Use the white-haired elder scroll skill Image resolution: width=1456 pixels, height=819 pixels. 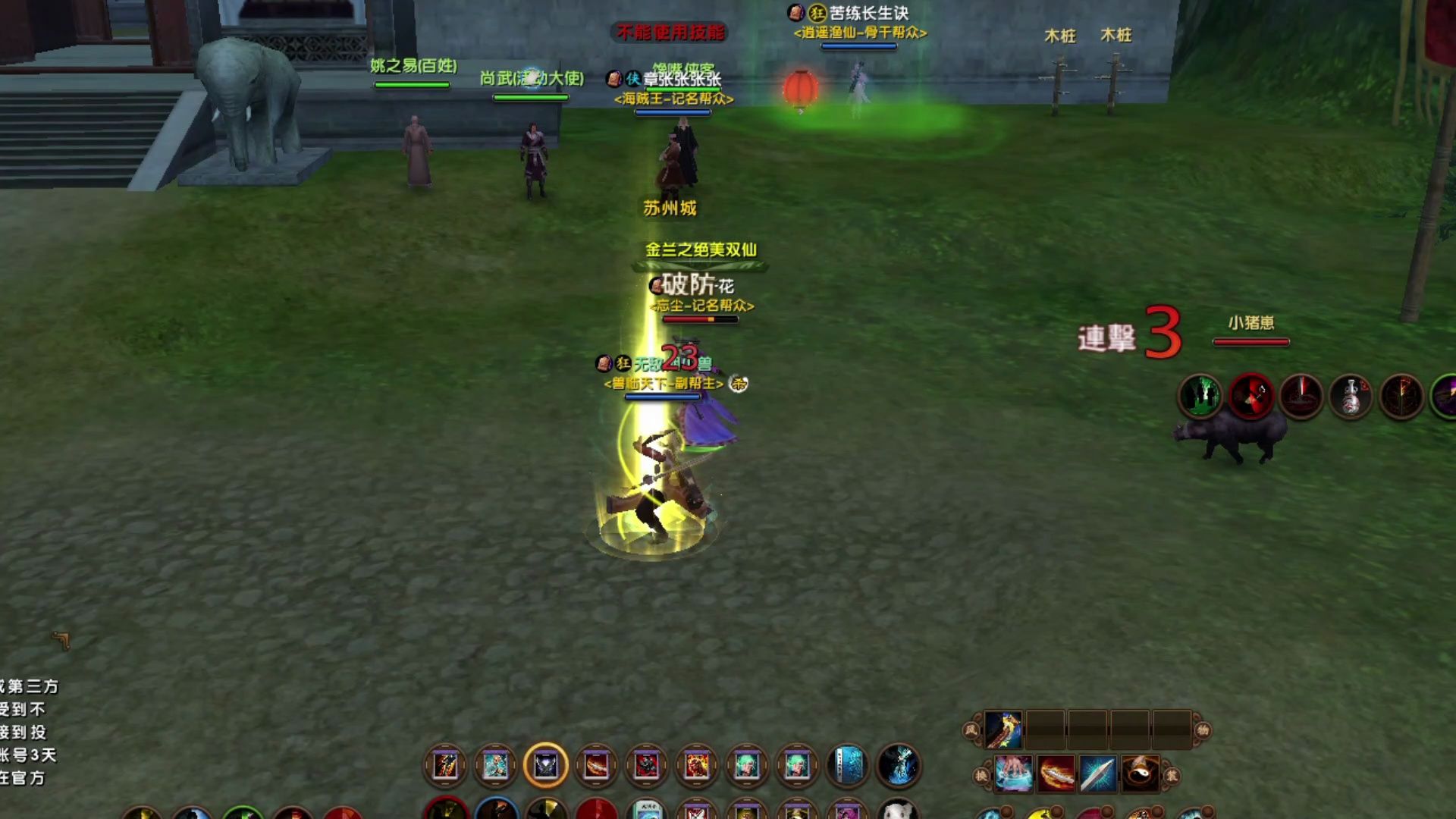[x=495, y=766]
